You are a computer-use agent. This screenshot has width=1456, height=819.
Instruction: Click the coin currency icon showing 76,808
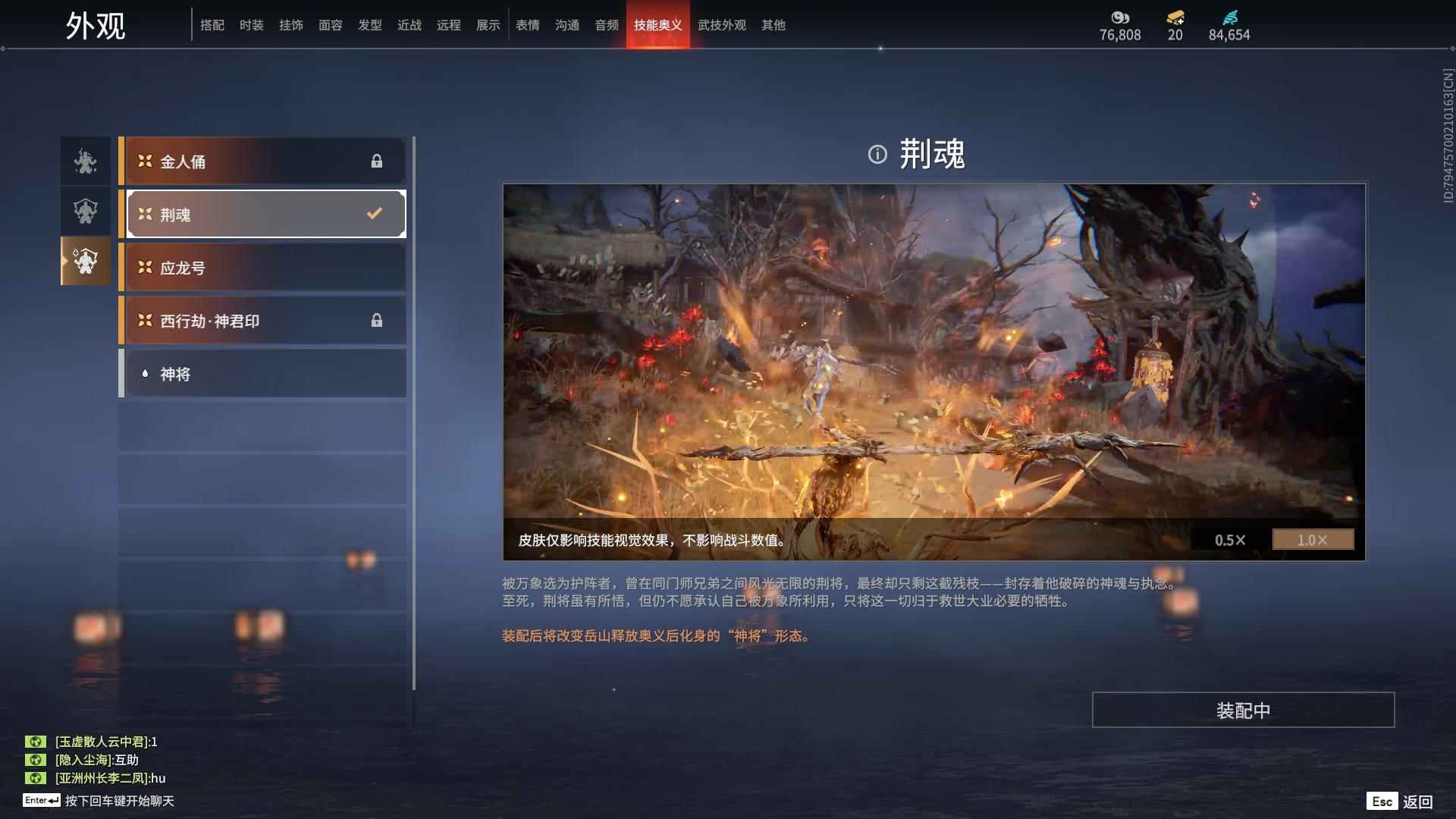[1119, 17]
